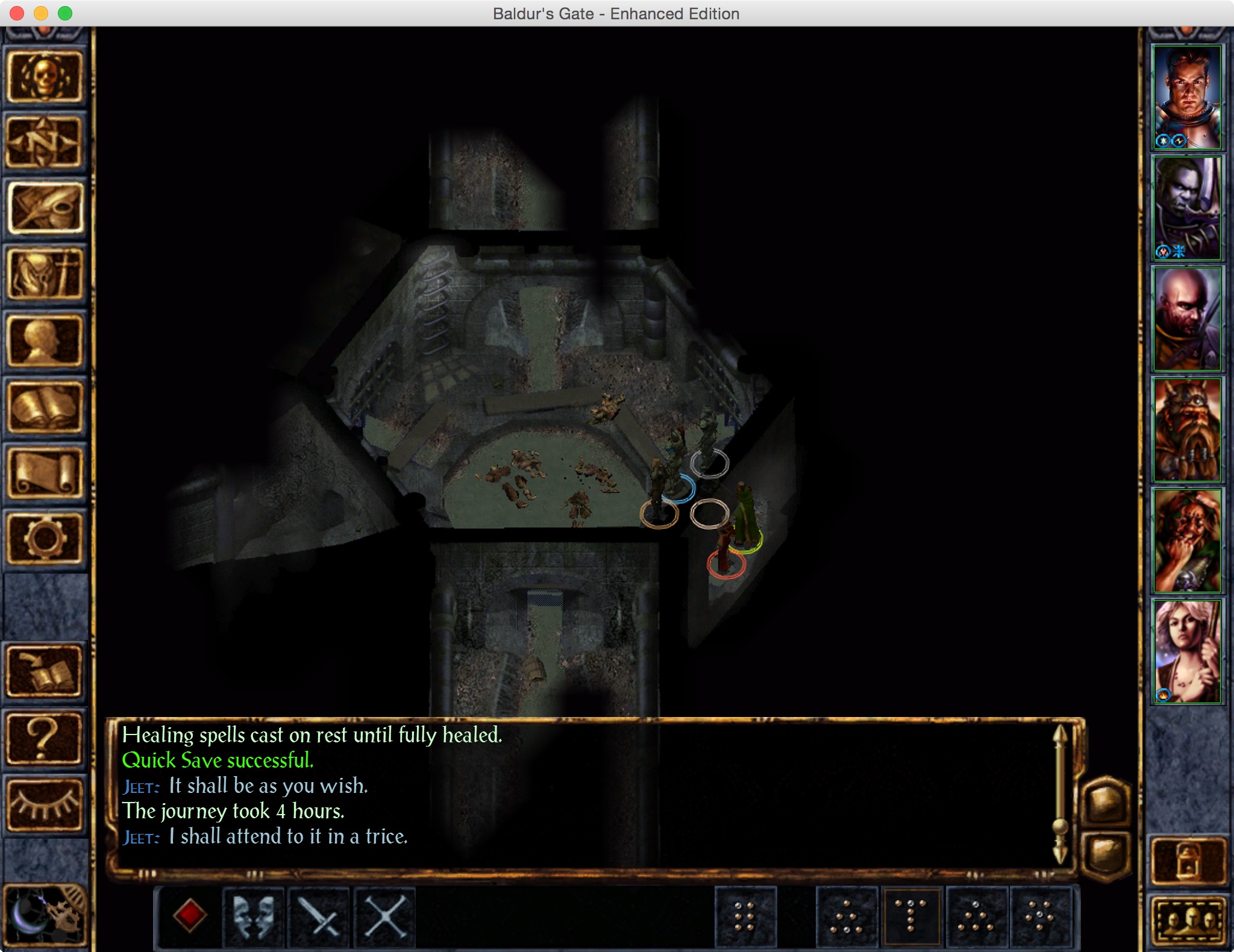Select the blonde woman with staff portrait
This screenshot has height=952, width=1234.
coord(1186,651)
